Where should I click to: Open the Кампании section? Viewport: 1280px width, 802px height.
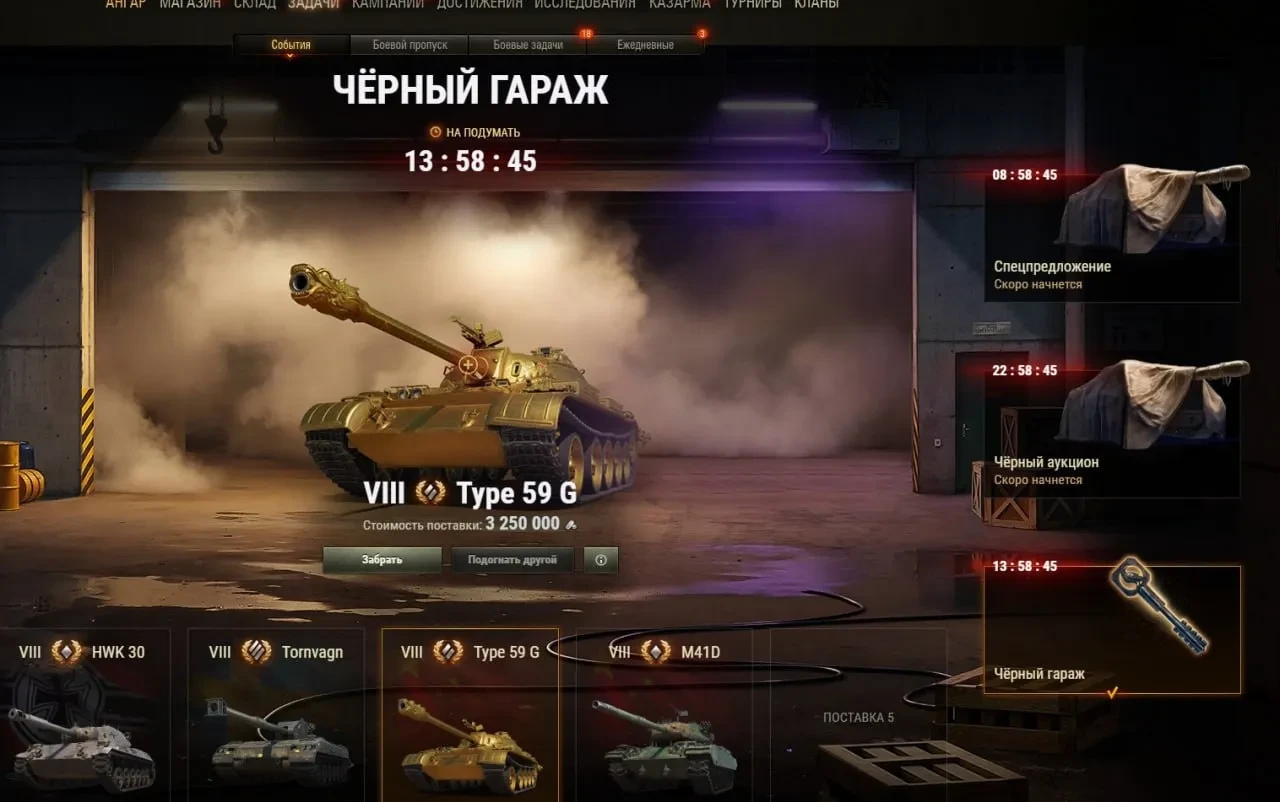[388, 5]
